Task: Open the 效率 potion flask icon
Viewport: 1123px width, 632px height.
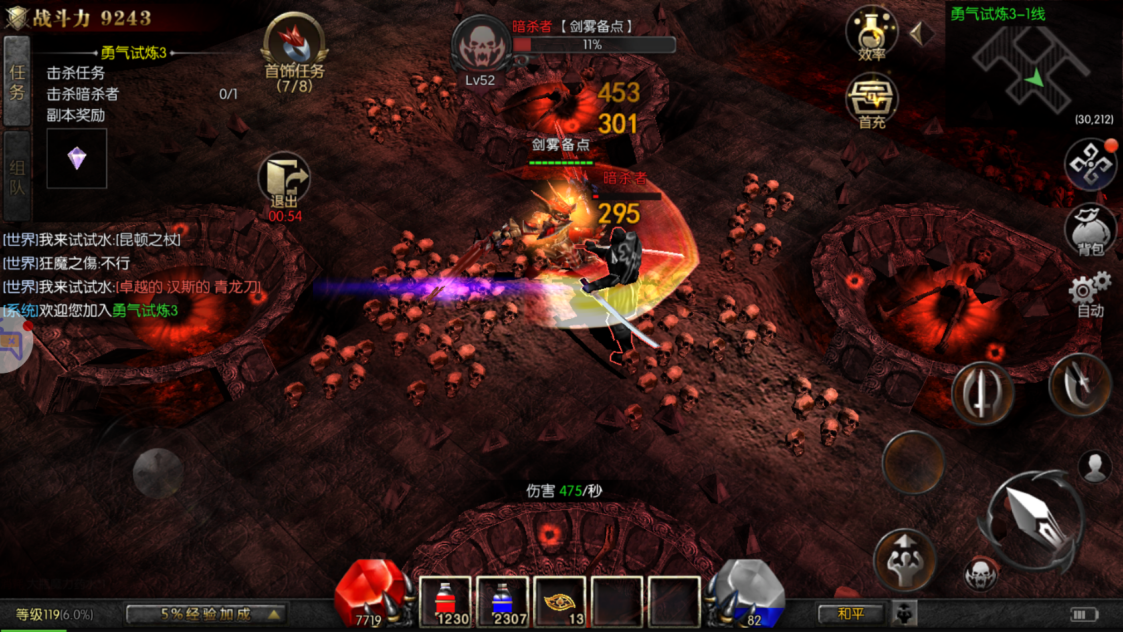Action: point(871,32)
